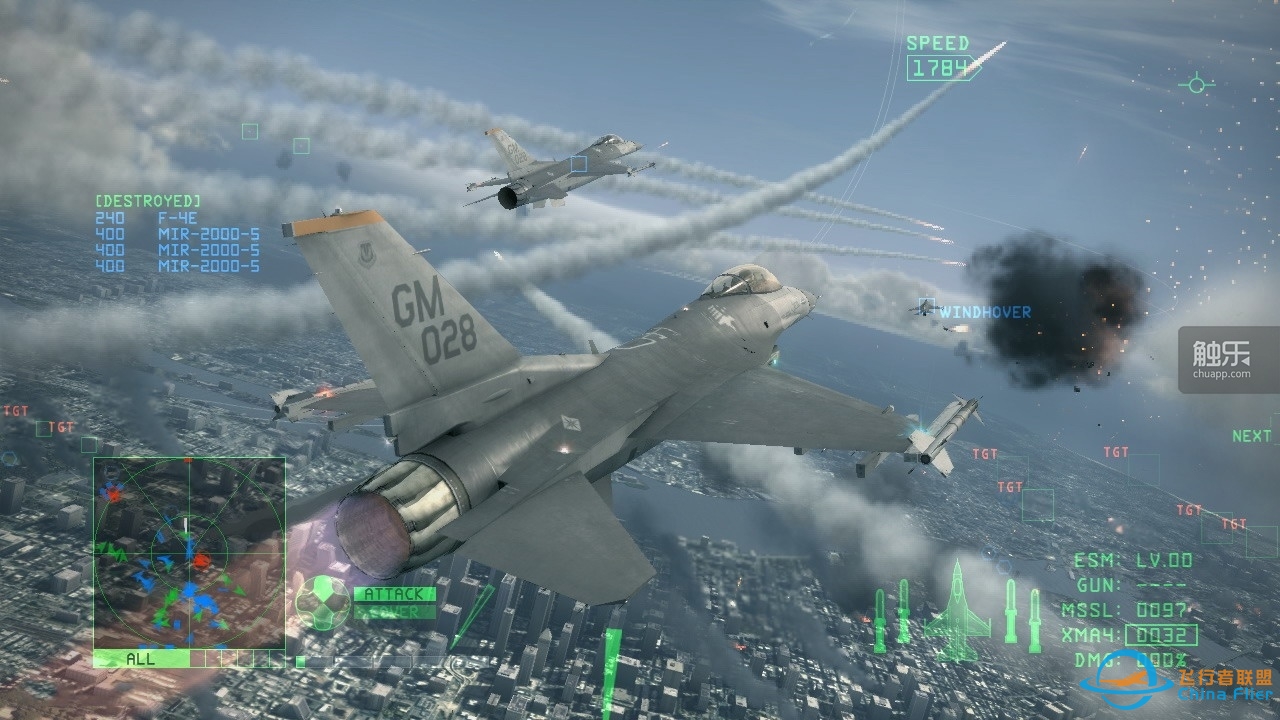Issue the ATTACK wingman command
The image size is (1280, 720).
[x=395, y=594]
